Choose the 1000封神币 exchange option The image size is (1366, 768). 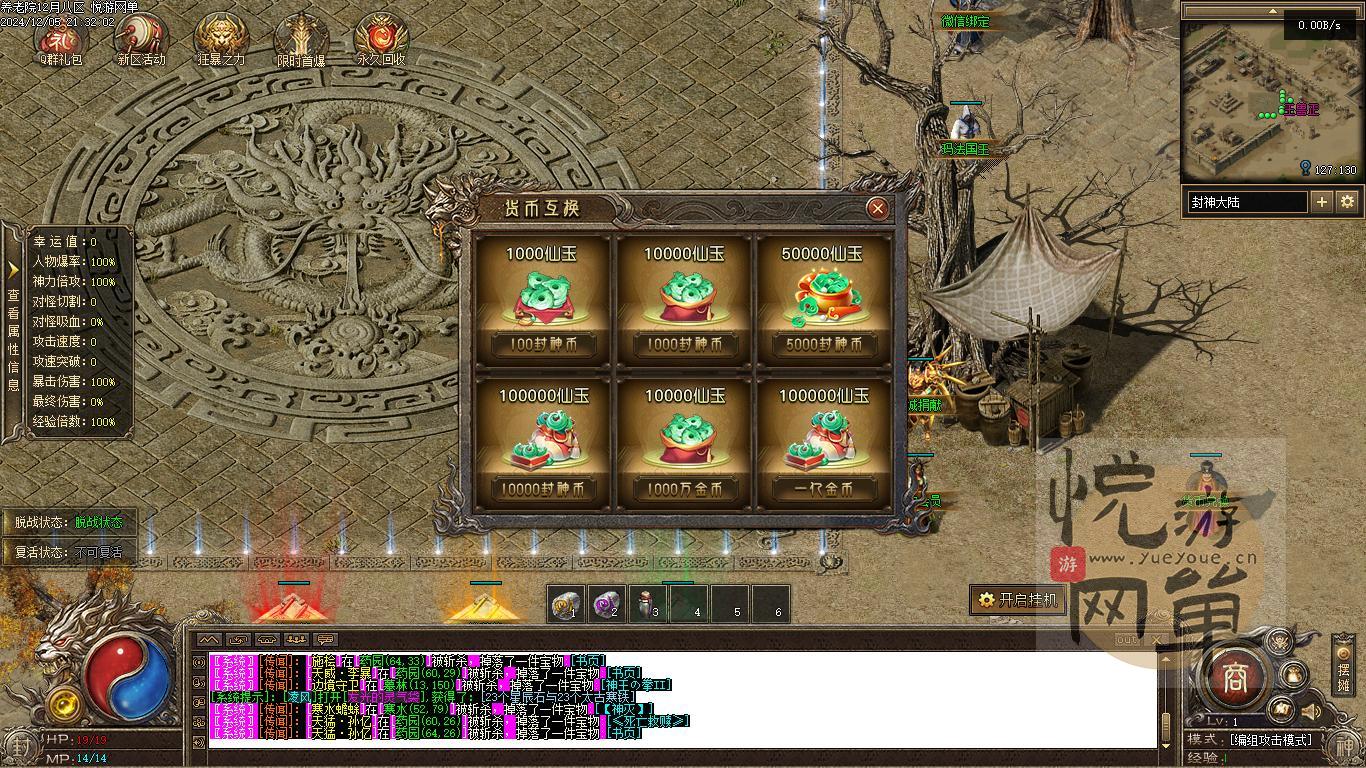683,346
